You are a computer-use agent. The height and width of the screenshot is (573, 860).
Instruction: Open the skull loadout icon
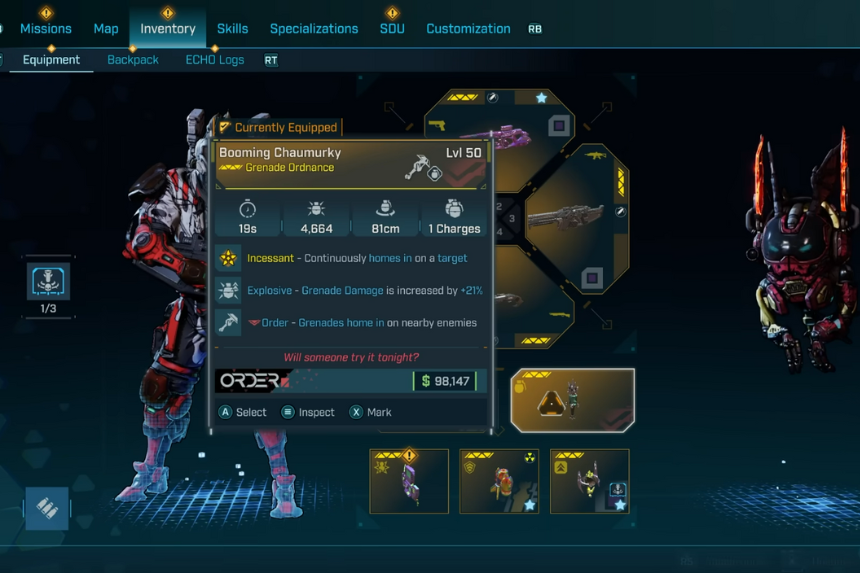tap(48, 282)
